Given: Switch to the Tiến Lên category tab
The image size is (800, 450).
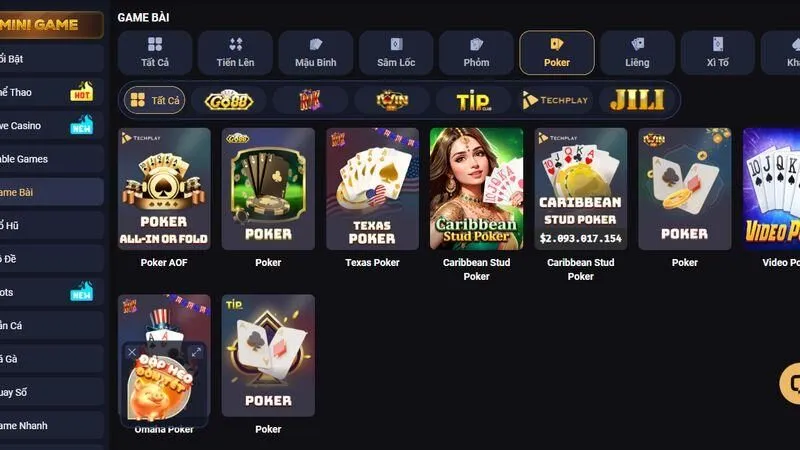Looking at the screenshot, I should 236,52.
